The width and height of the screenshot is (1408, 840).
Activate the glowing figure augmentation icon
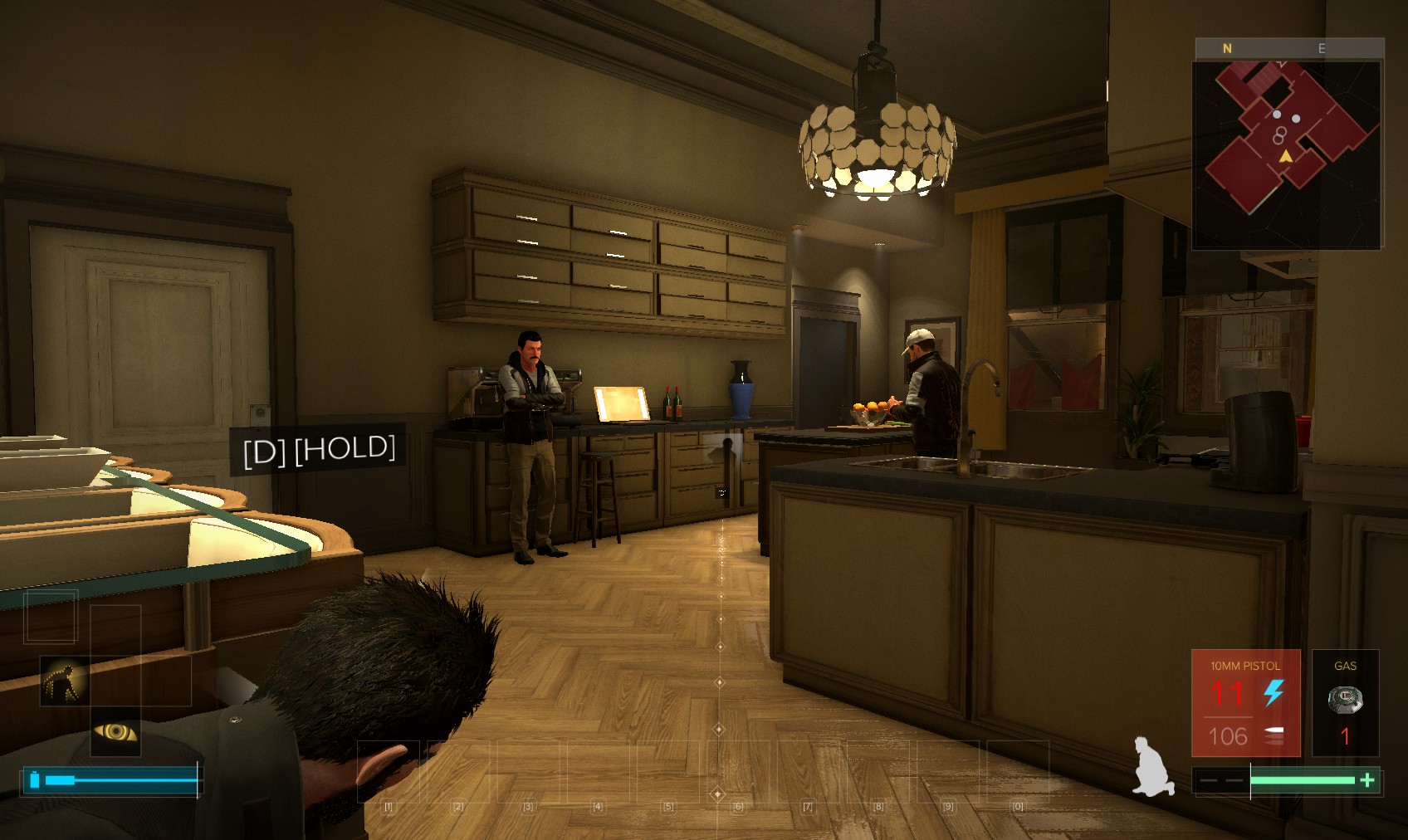point(65,681)
